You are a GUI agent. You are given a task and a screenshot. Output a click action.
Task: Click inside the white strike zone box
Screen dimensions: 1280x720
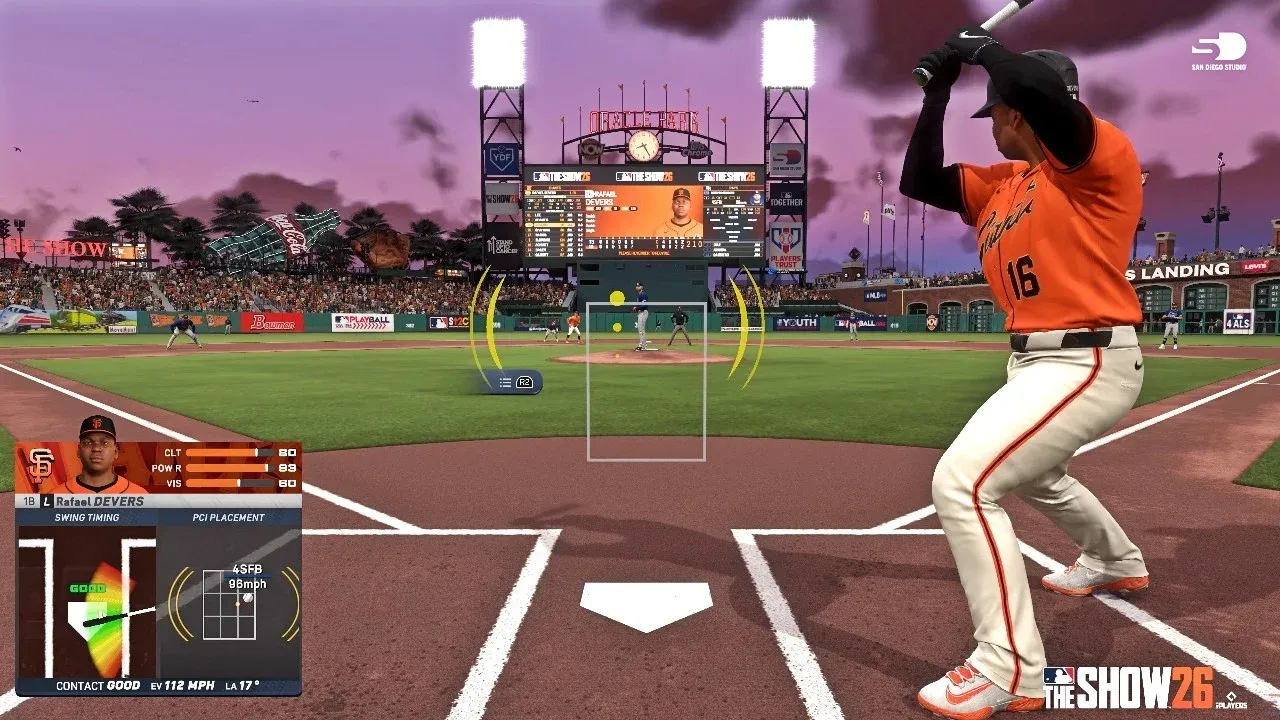646,381
